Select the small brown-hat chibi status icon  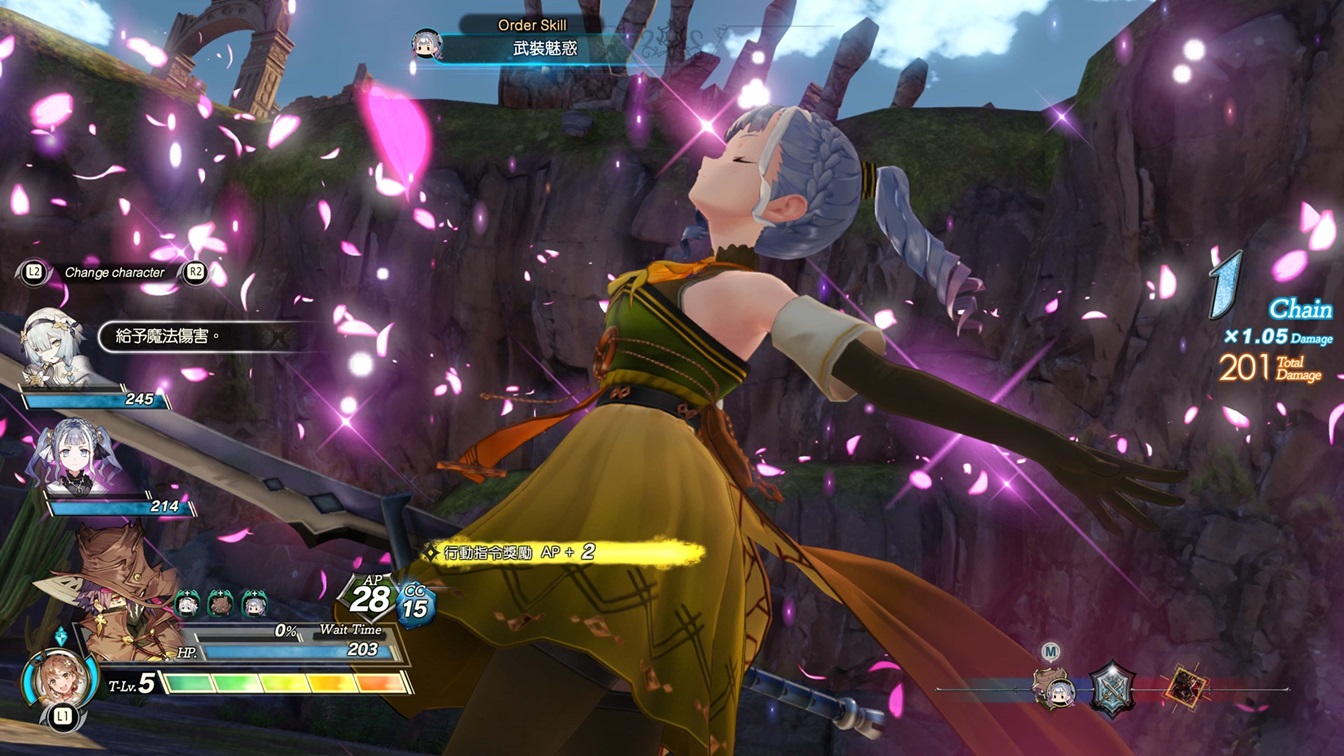(220, 604)
